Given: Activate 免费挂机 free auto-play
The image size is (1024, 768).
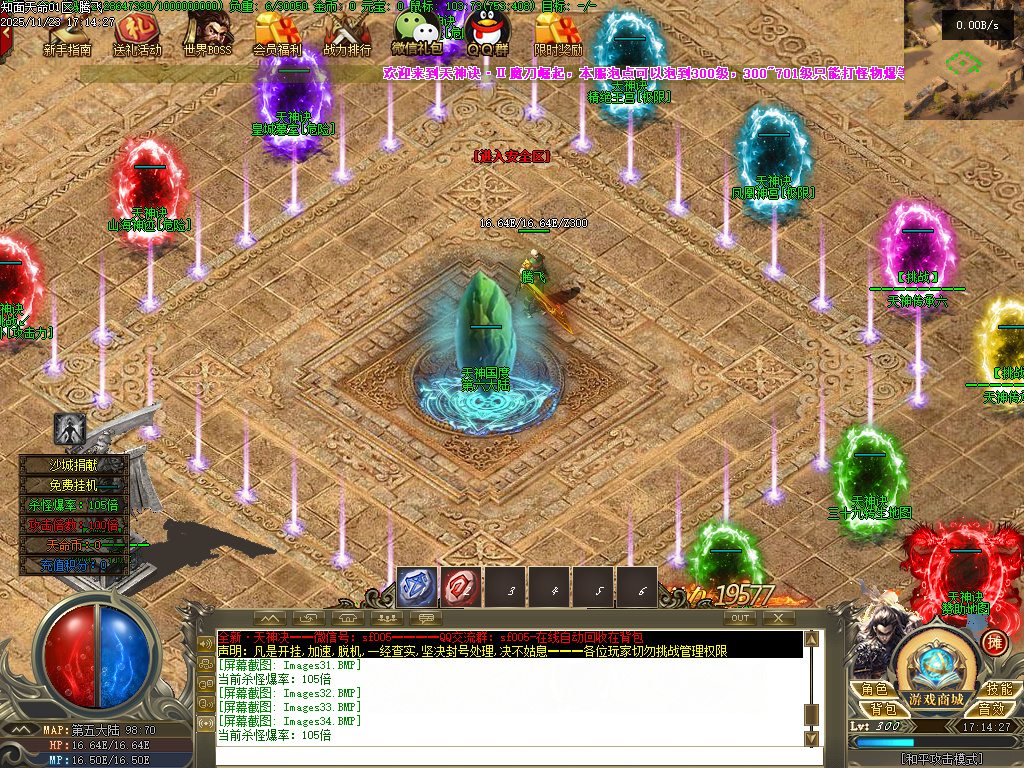Looking at the screenshot, I should [x=75, y=485].
